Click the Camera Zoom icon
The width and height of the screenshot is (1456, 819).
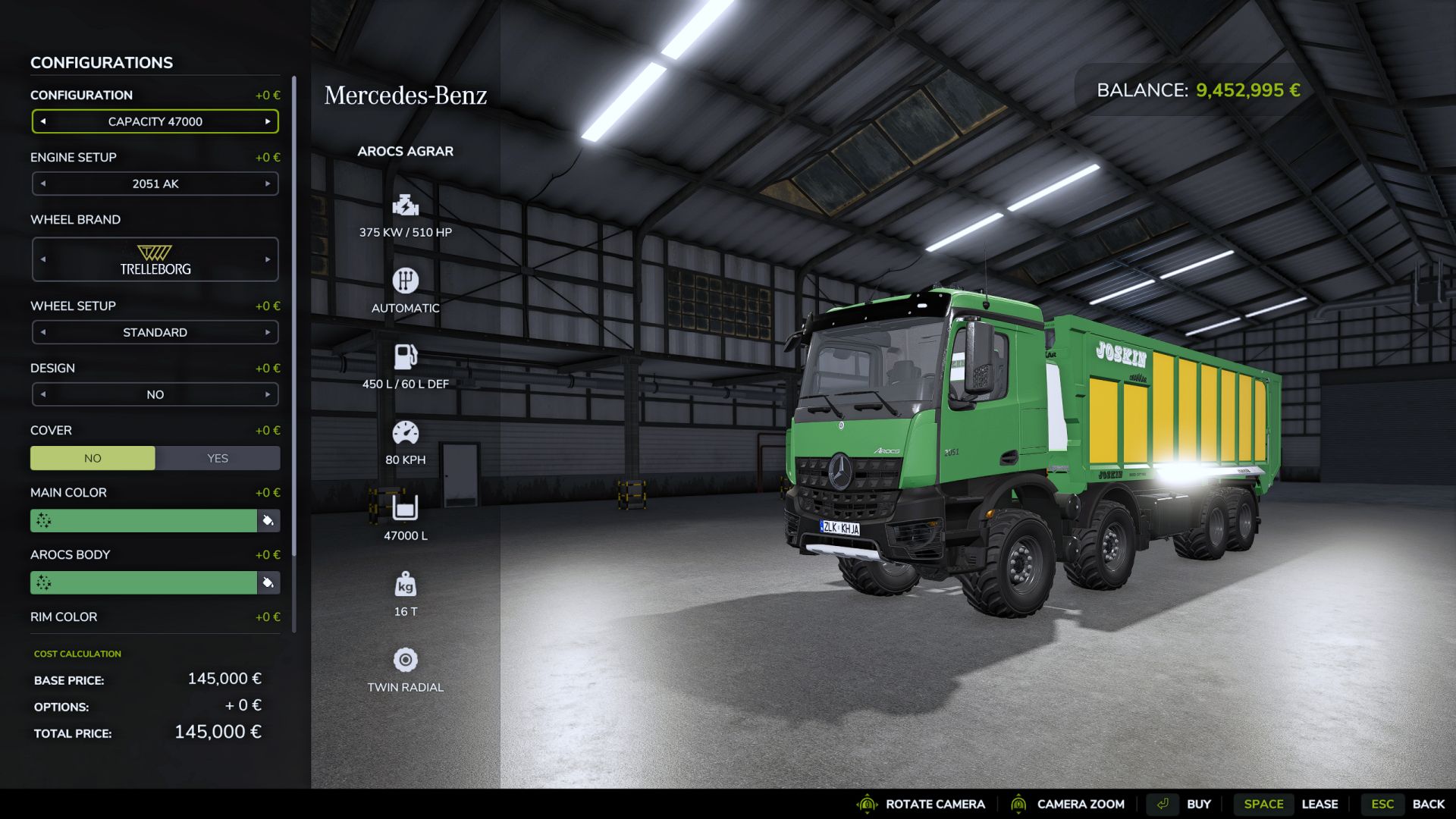pos(1020,804)
